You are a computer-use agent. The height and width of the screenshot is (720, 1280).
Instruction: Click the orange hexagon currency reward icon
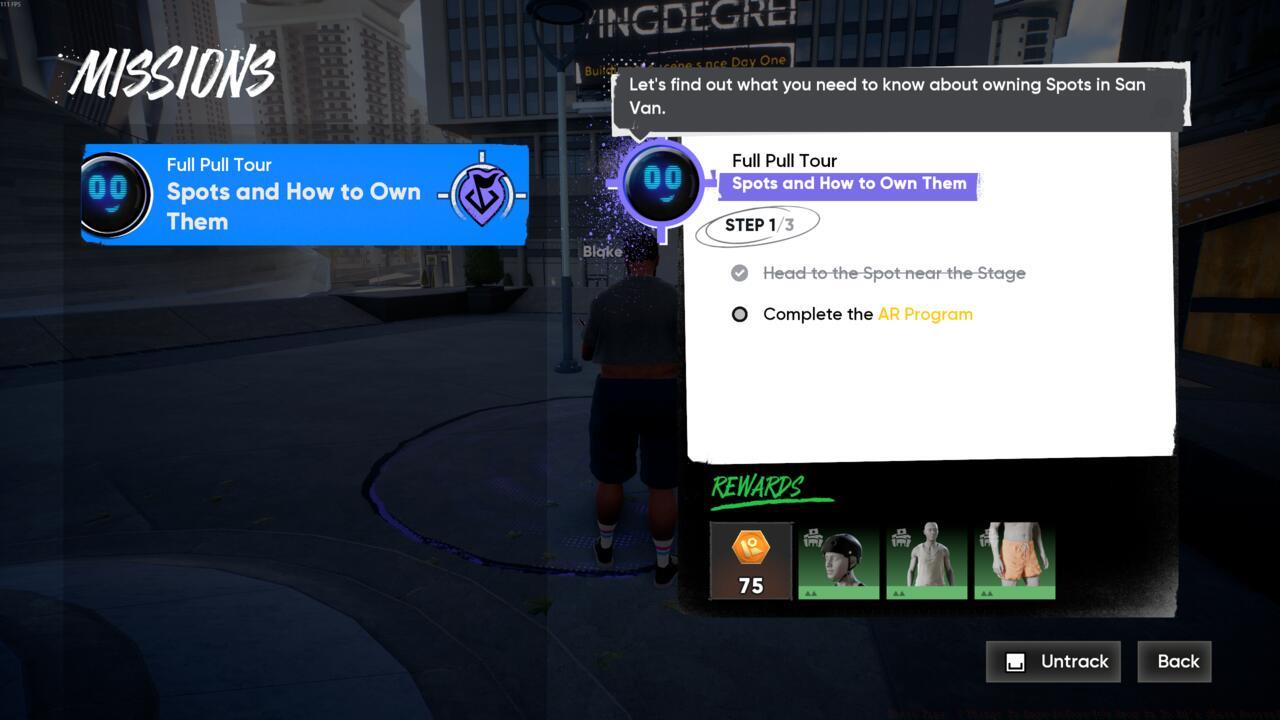click(750, 545)
